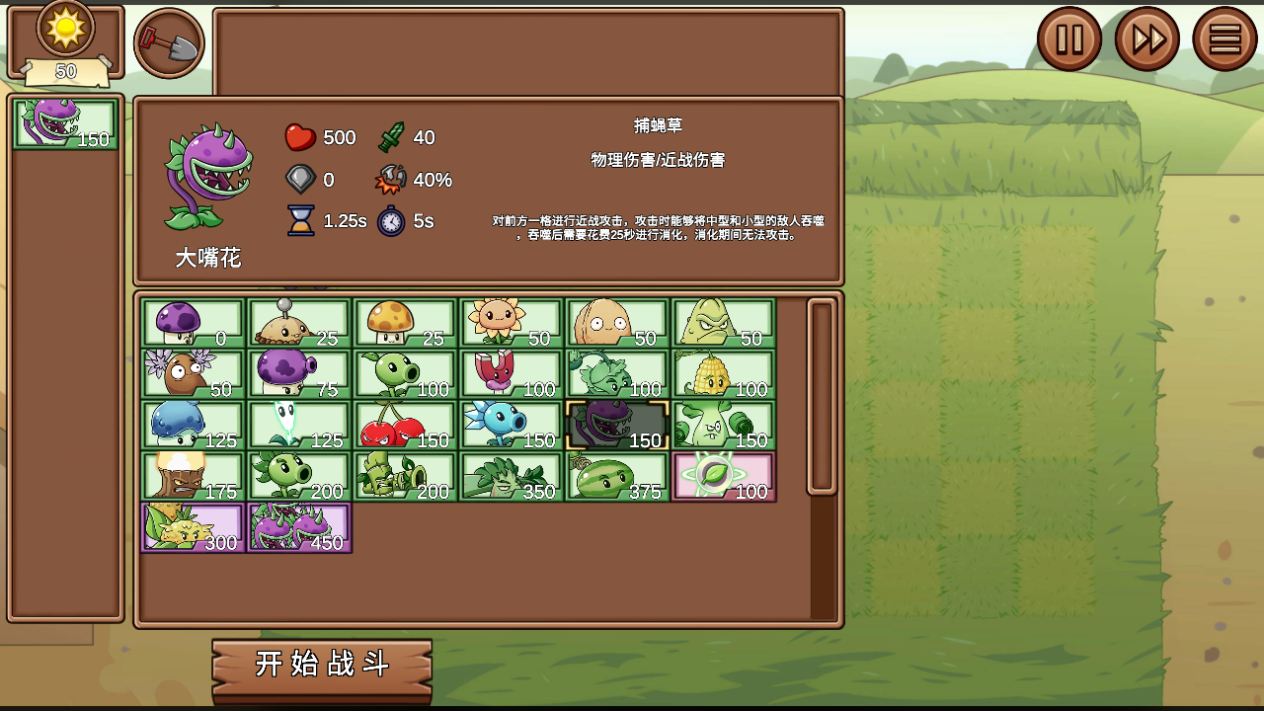Screen dimensions: 1264x711
Task: Select the Peashooter card costing 100
Action: [x=405, y=374]
